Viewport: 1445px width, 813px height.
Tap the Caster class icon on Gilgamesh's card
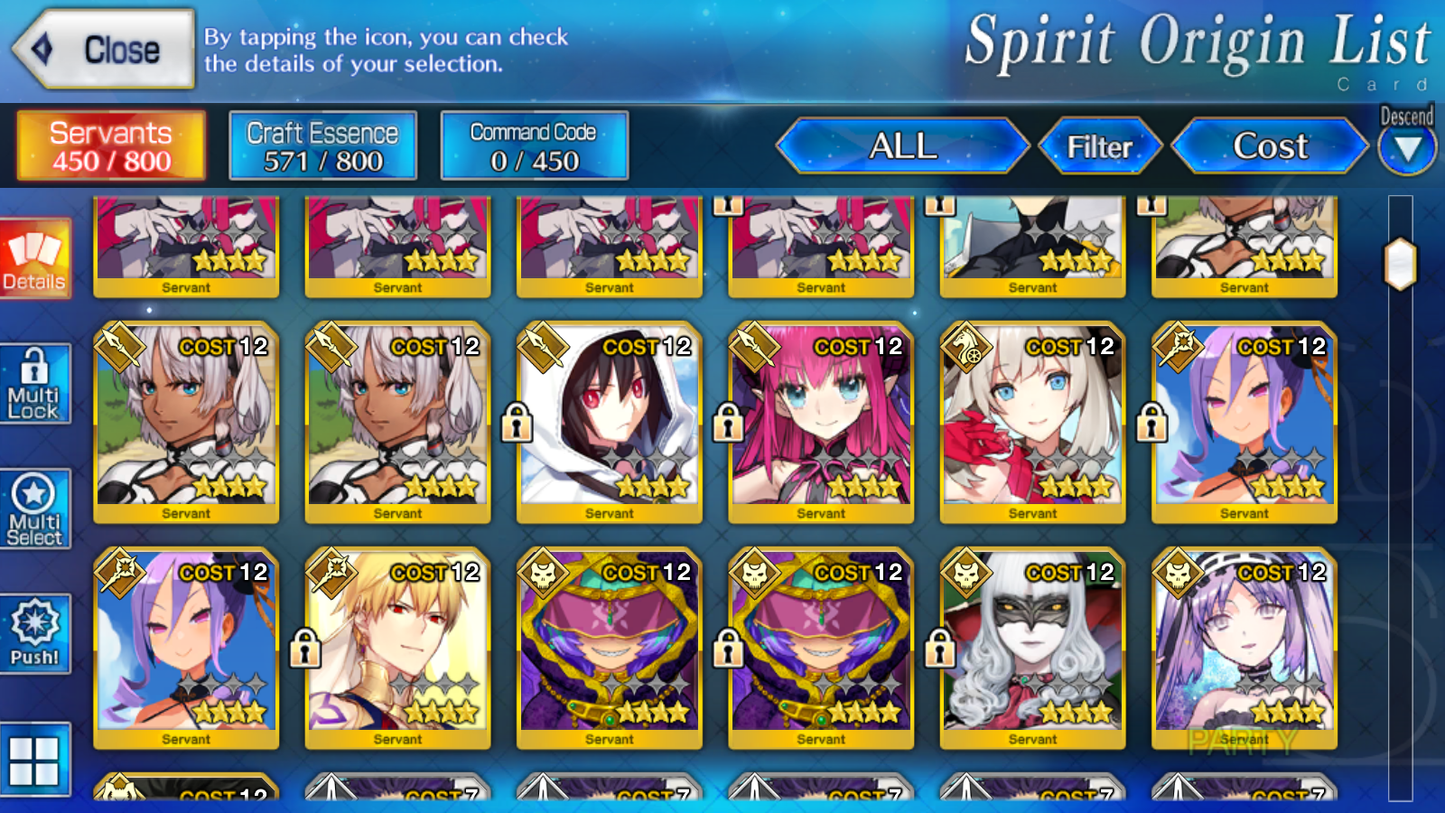coord(330,573)
